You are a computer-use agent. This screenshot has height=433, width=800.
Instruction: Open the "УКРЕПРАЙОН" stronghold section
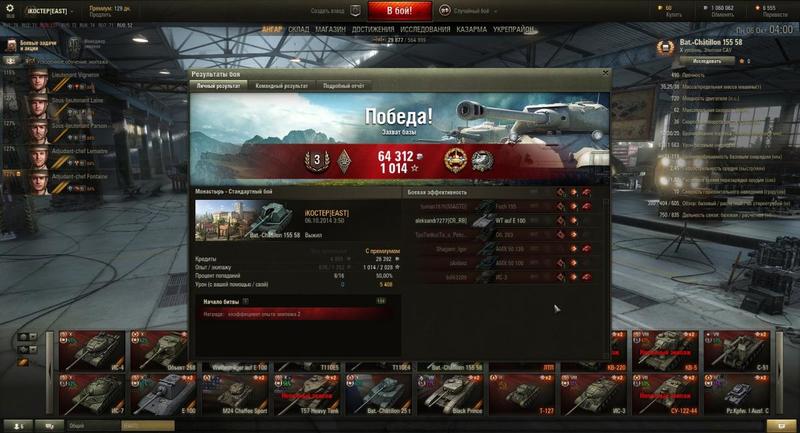(511, 30)
